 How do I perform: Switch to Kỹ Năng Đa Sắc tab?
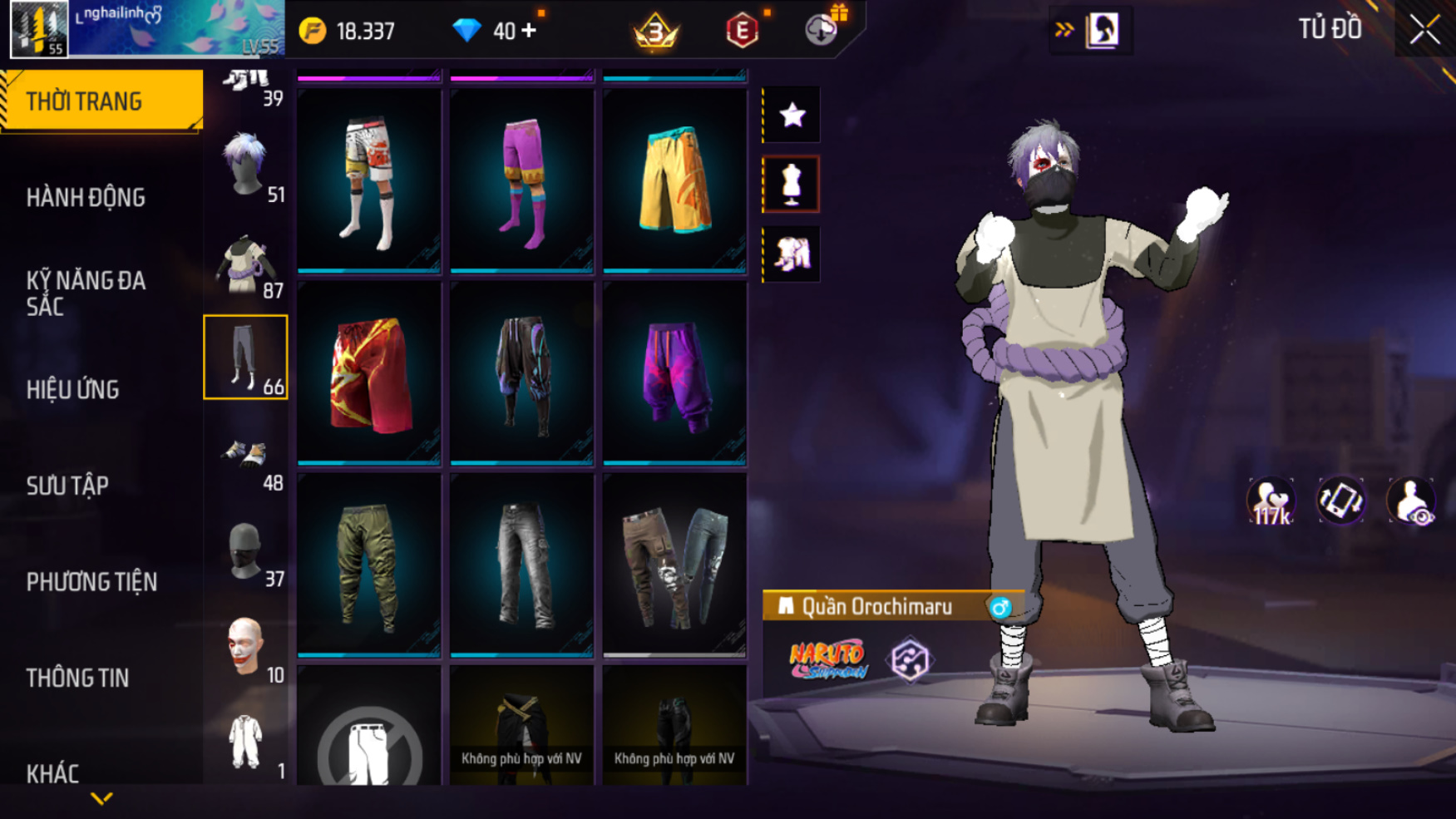(86, 293)
